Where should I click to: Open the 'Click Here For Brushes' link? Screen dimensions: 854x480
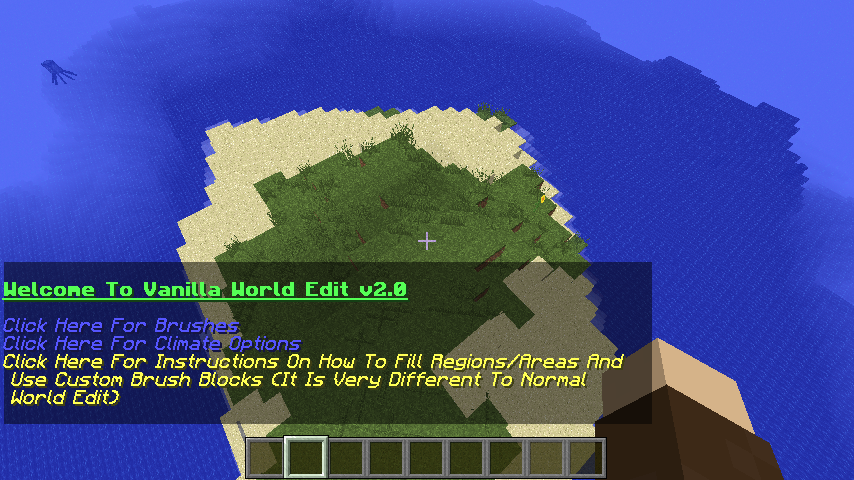click(121, 326)
